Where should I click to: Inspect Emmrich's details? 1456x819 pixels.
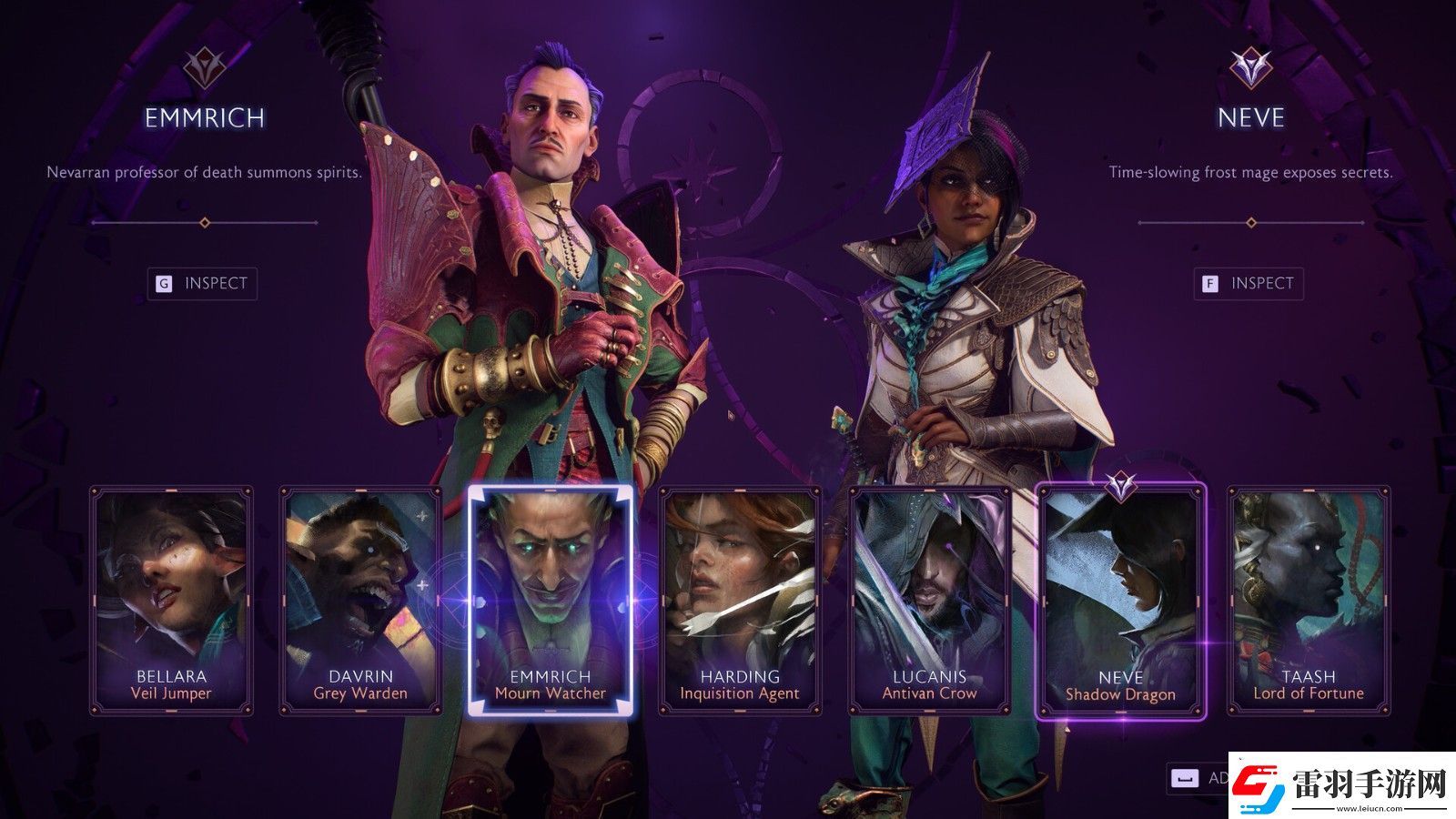203,284
